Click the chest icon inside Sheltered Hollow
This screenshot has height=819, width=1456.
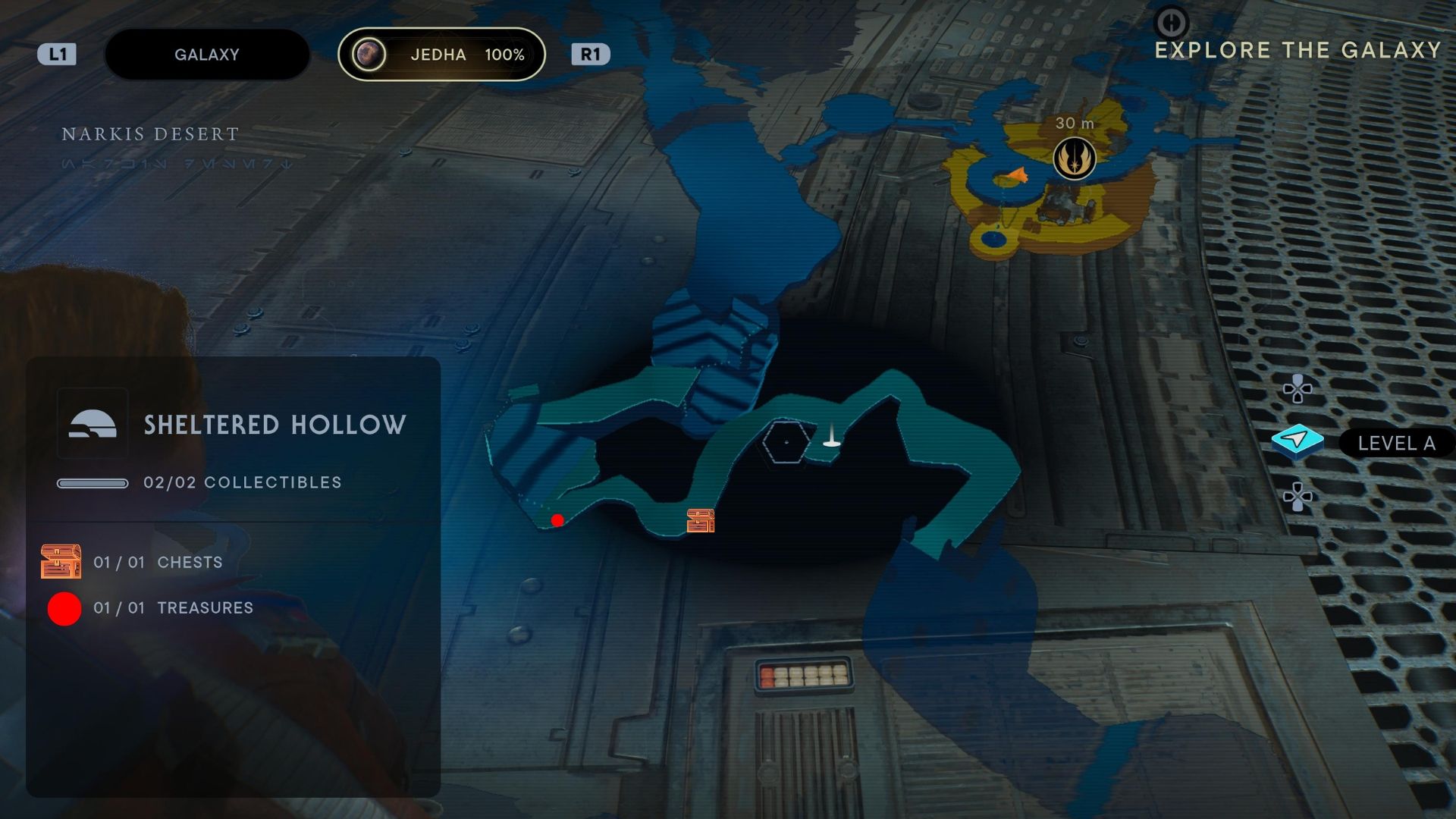point(701,521)
